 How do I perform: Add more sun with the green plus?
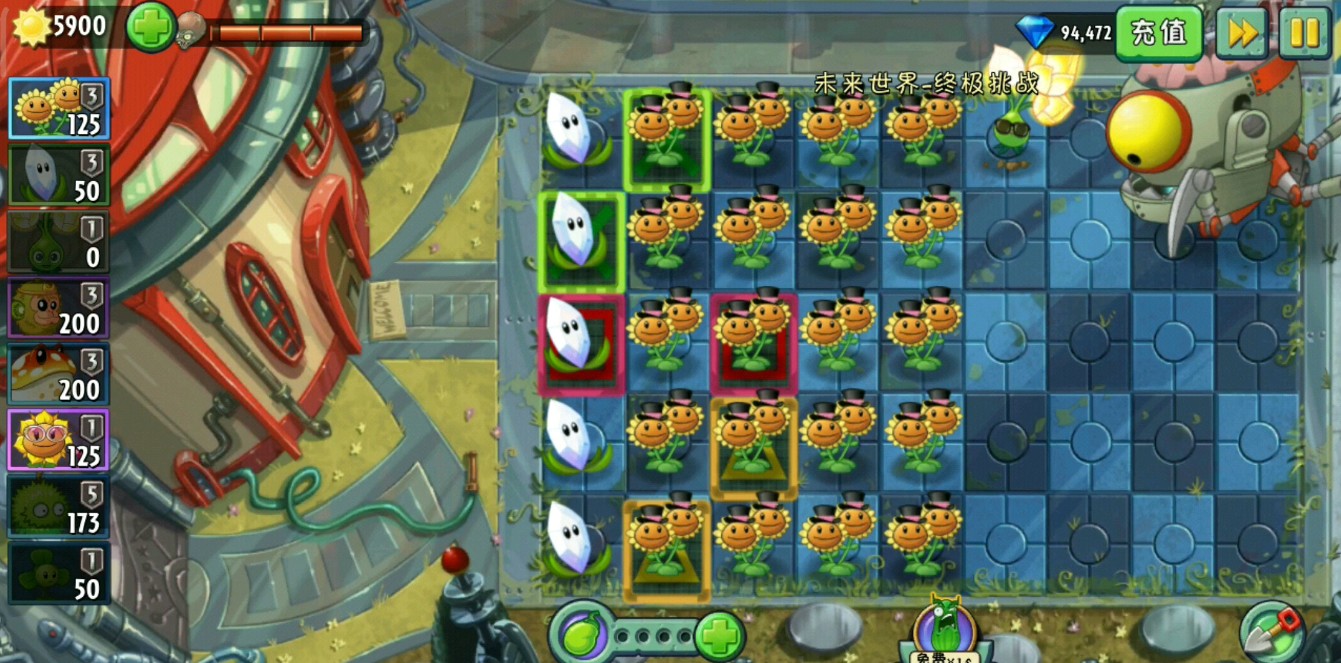coord(150,27)
